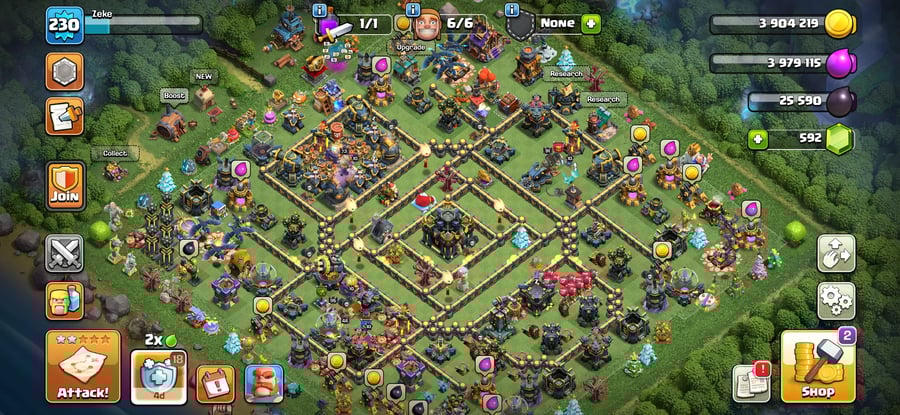Add a shield via the green plus
900x415 pixels.
coord(591,23)
